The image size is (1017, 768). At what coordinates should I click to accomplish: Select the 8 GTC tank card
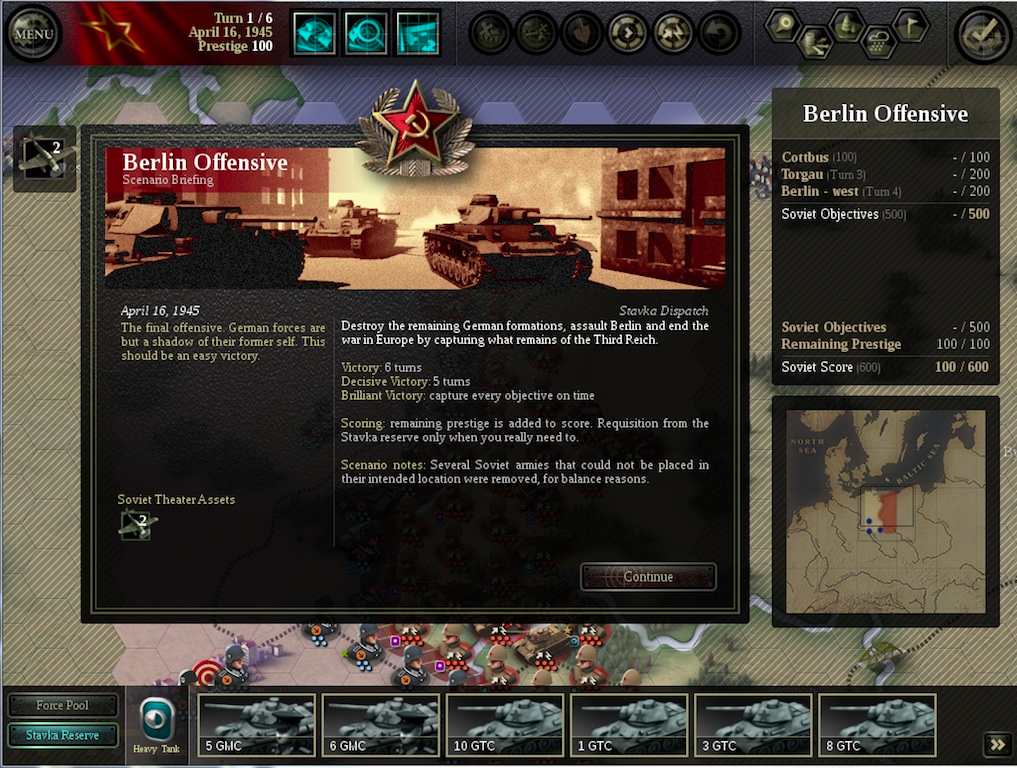click(x=878, y=725)
